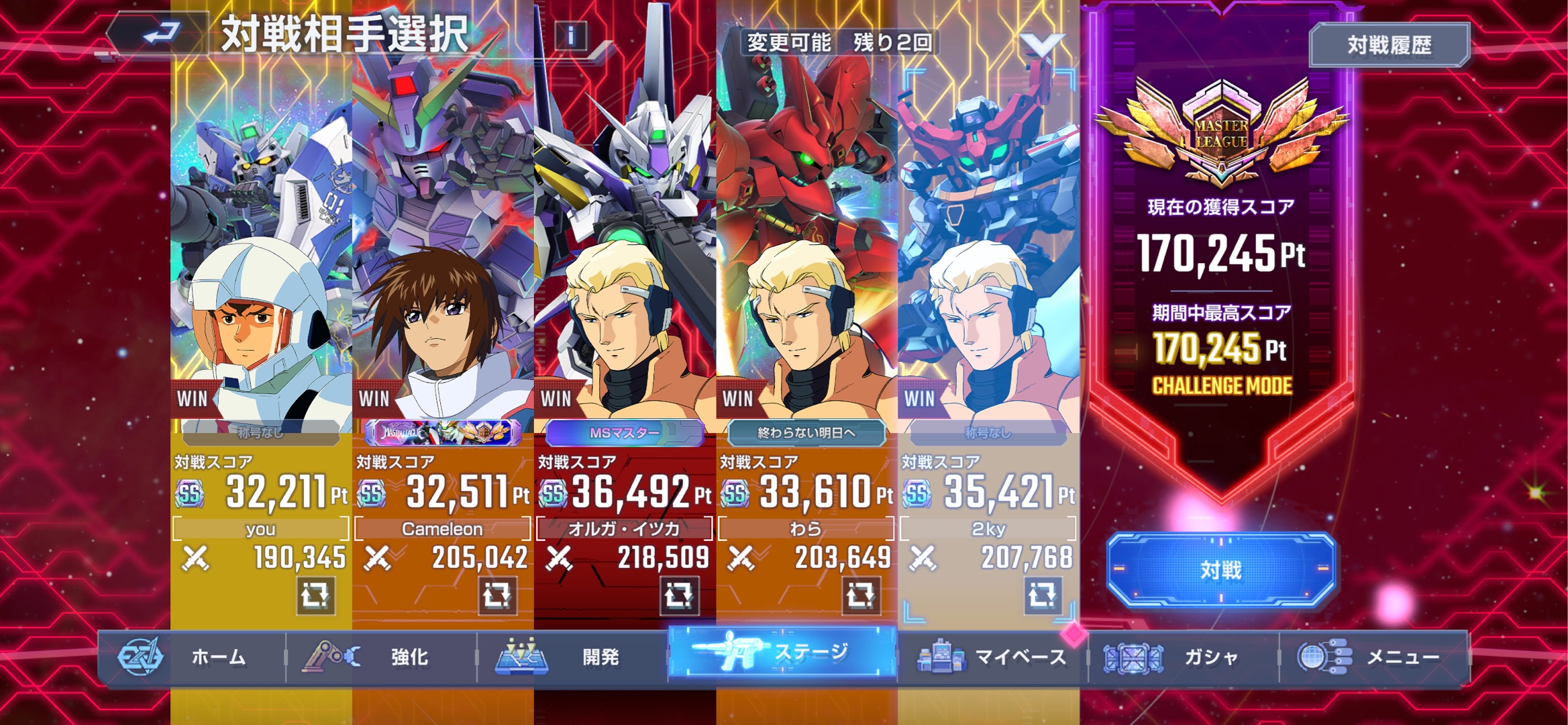Open 強化 enhancement tab
The width and height of the screenshot is (1568, 725).
[x=382, y=657]
